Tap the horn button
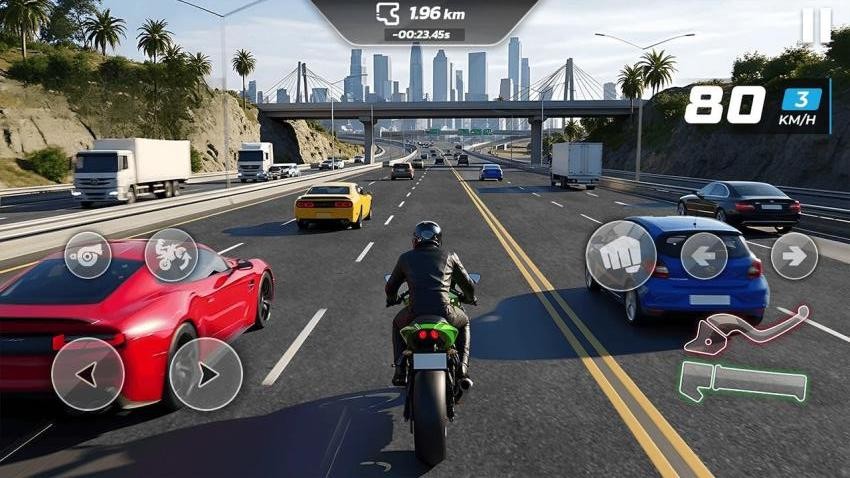Viewport: 850px width, 478px height. (88, 255)
